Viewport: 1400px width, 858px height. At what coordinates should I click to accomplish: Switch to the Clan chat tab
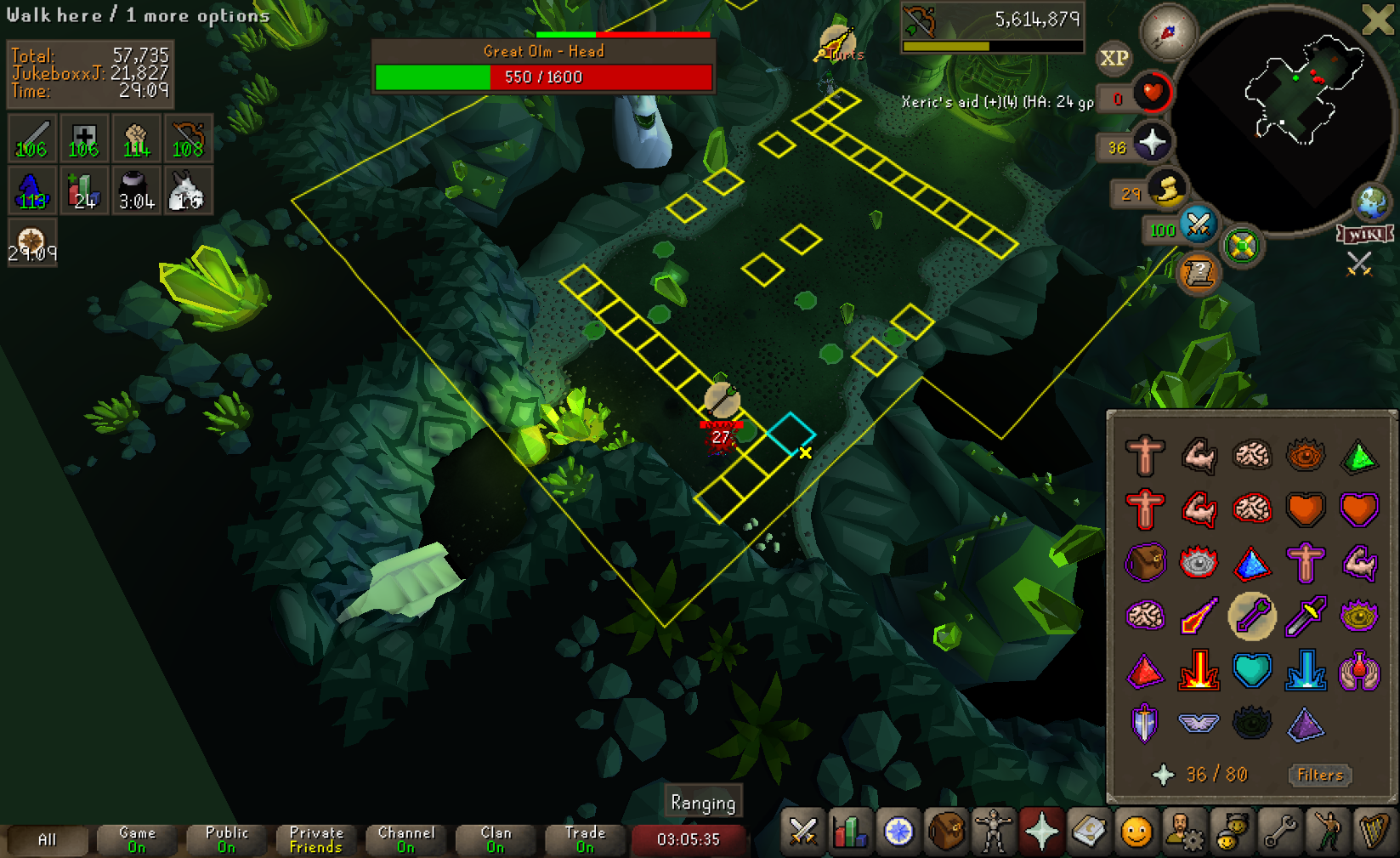pyautogui.click(x=496, y=839)
